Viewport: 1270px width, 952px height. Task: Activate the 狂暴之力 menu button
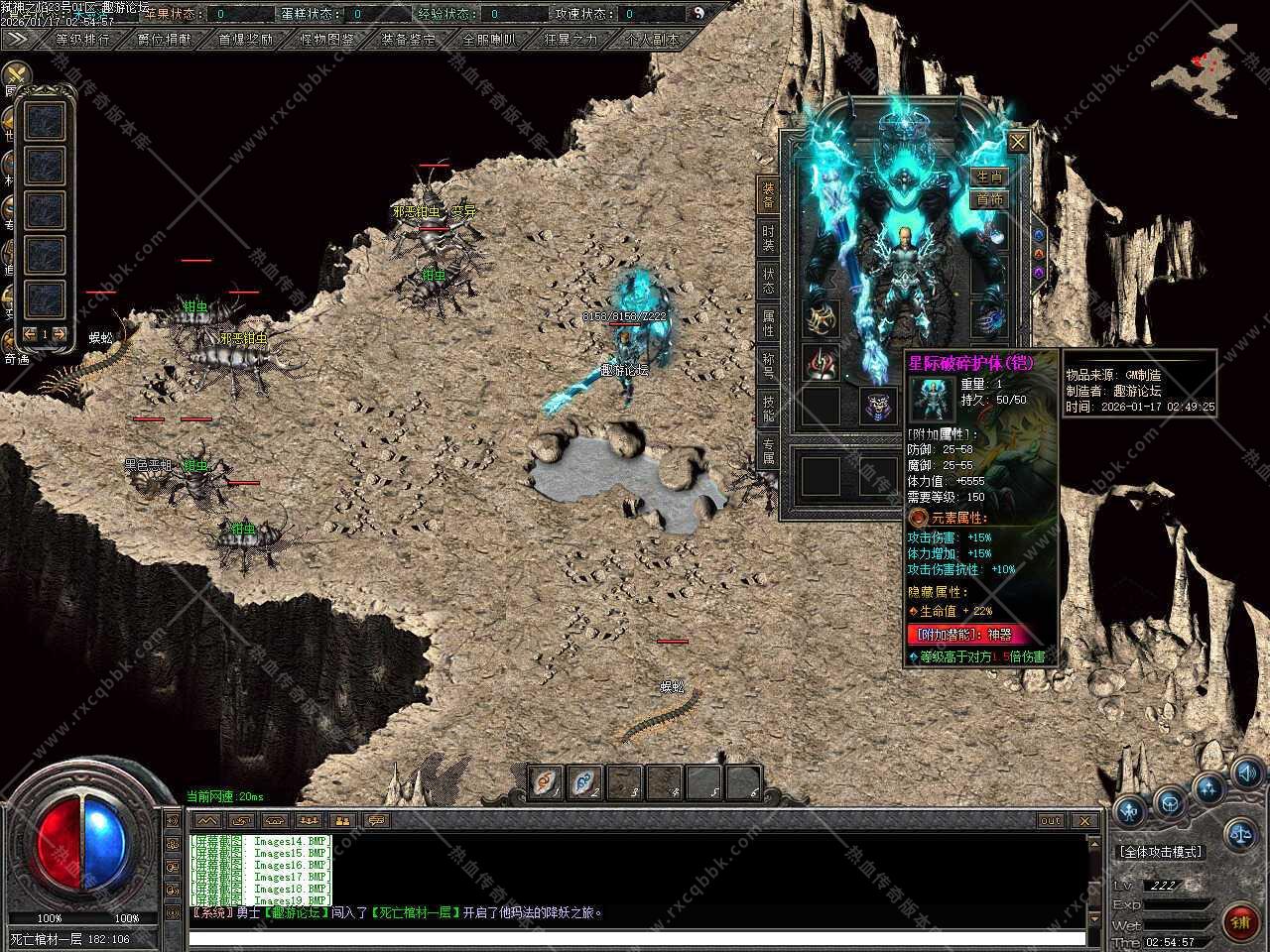[571, 40]
